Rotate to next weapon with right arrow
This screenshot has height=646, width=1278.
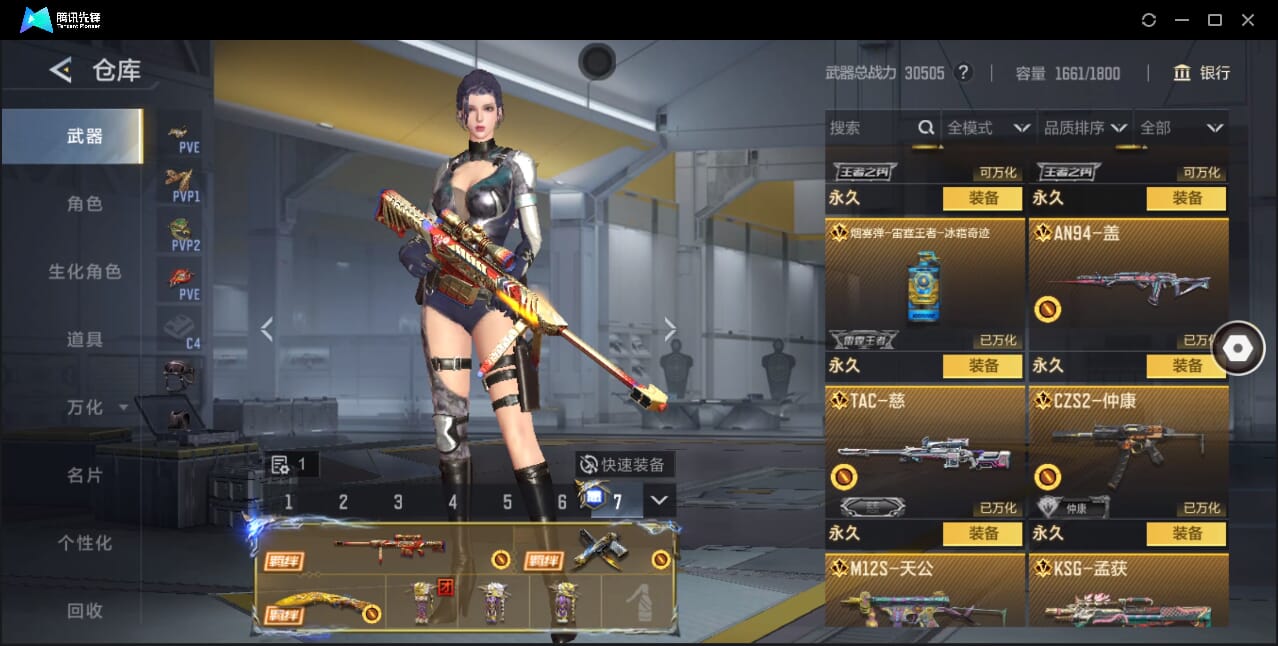click(x=670, y=328)
